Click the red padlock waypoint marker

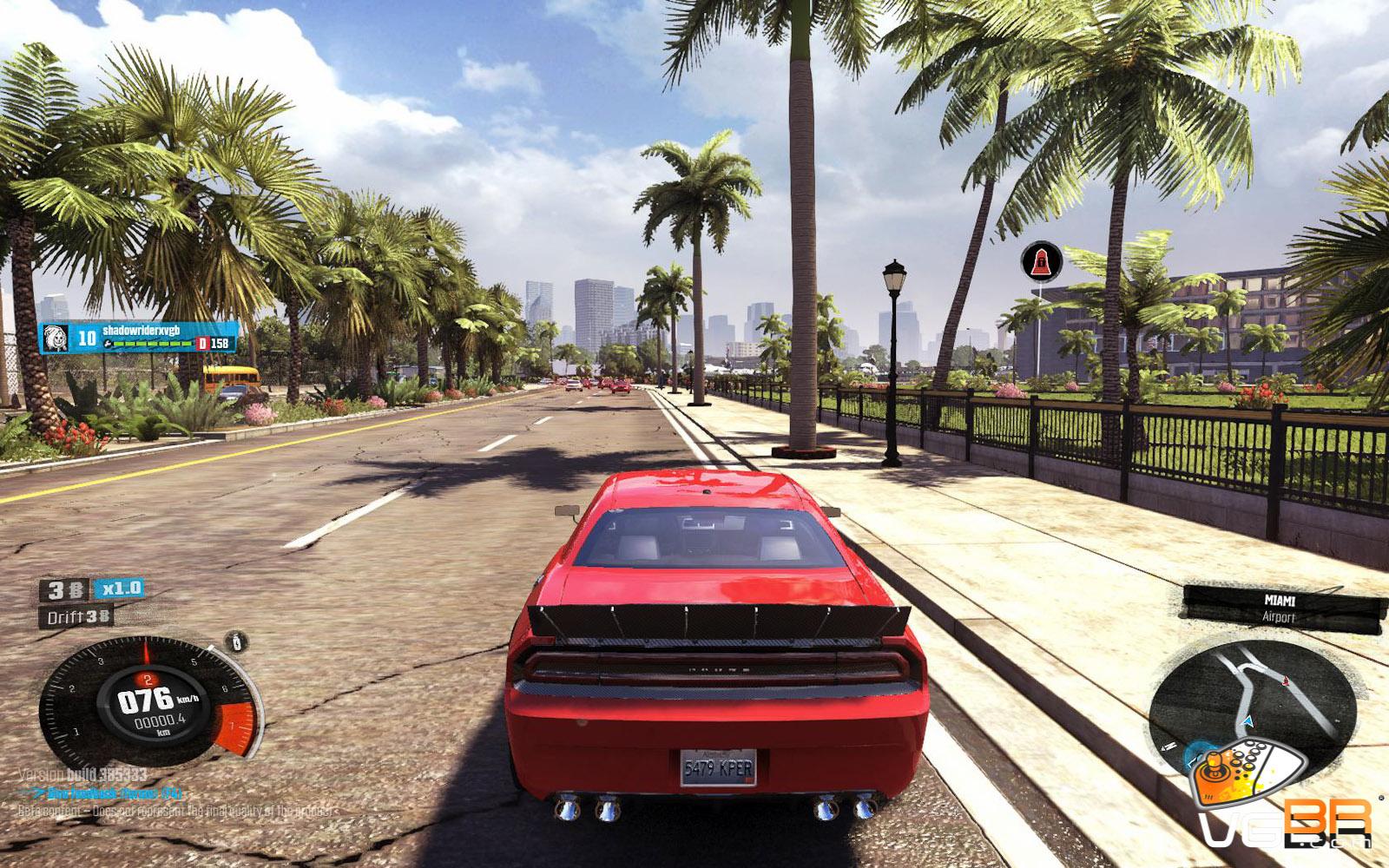click(1041, 261)
